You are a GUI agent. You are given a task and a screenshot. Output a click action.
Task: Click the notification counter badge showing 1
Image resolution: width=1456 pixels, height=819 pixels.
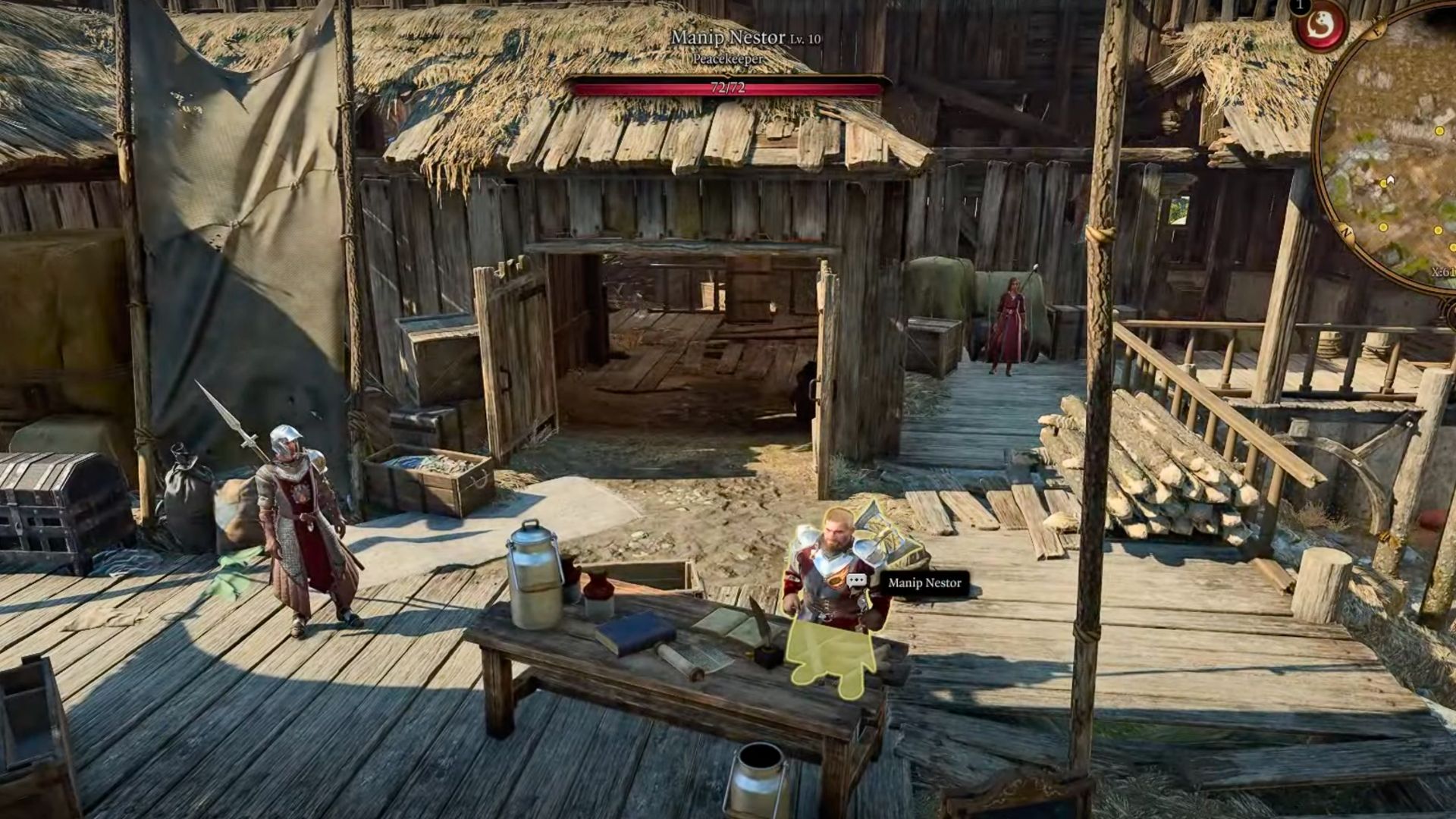point(1298,8)
